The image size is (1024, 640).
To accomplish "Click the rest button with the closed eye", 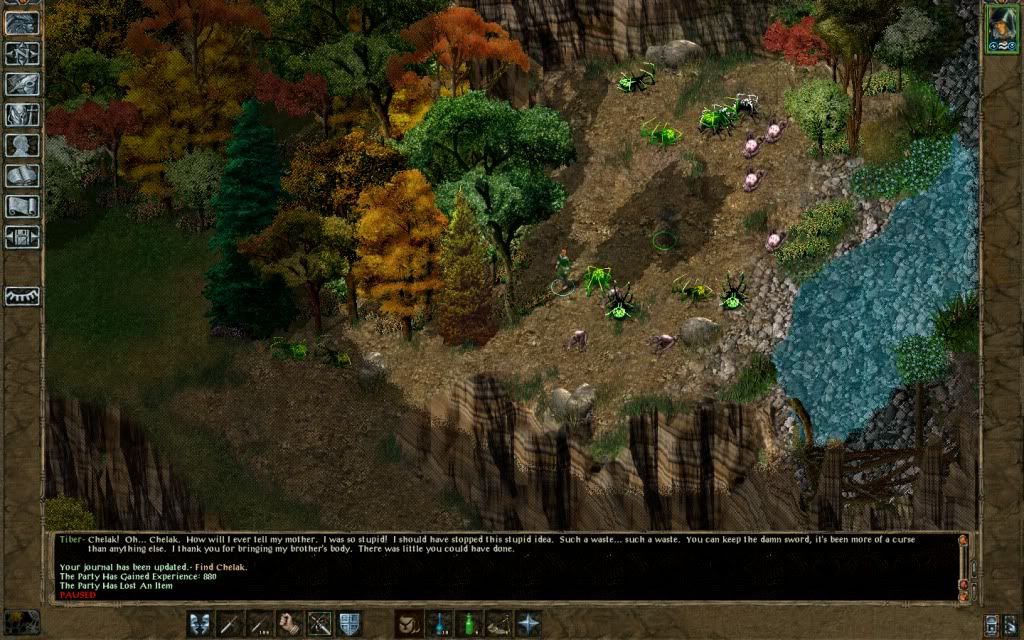I will click(22, 296).
